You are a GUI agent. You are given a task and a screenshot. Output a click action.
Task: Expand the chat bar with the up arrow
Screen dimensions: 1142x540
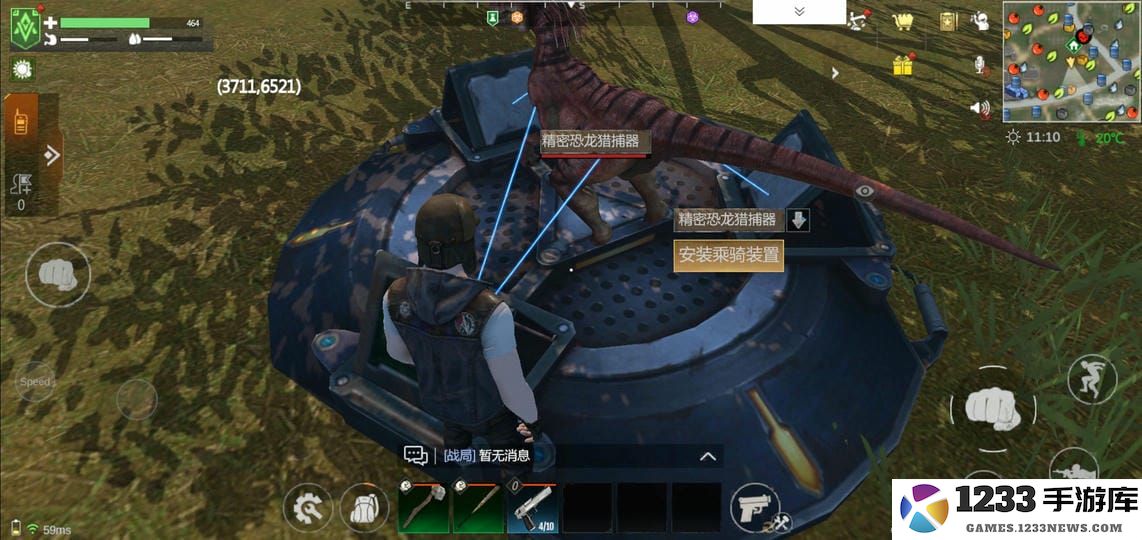(708, 457)
